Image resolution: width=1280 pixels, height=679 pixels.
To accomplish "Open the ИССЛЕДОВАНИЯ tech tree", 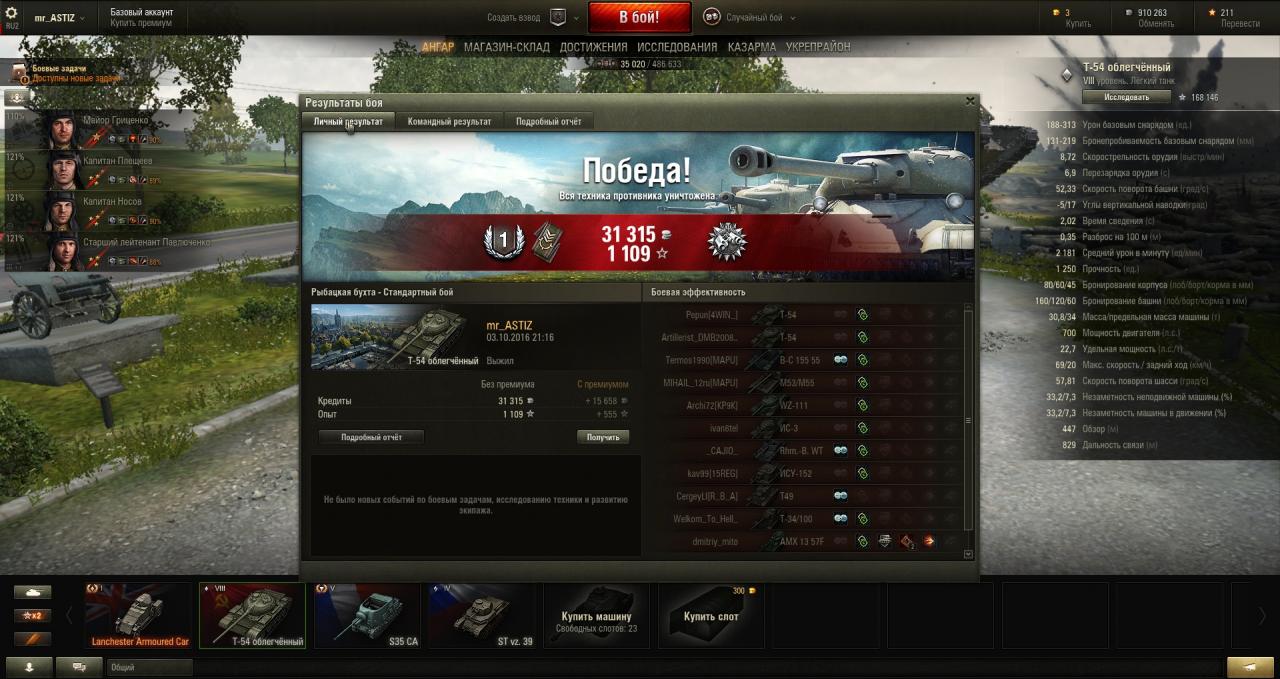I will (677, 47).
